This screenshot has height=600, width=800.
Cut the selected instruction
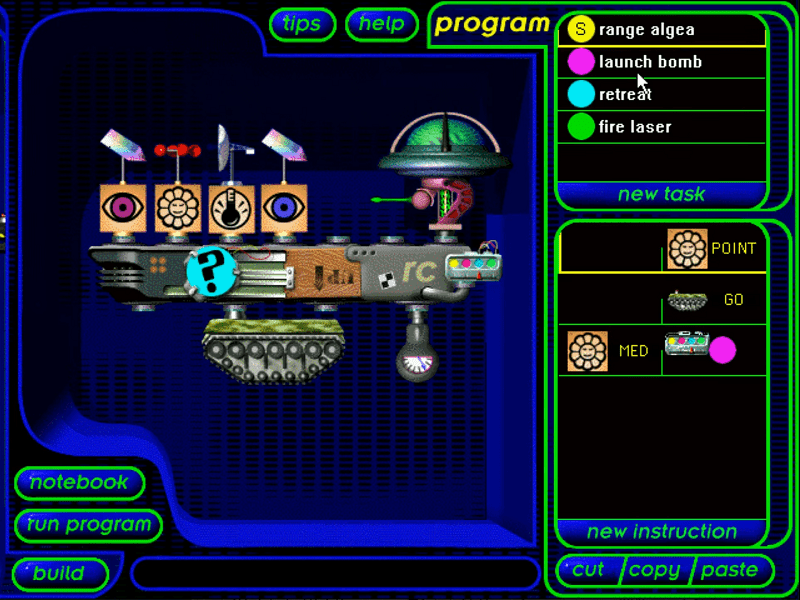pos(588,570)
